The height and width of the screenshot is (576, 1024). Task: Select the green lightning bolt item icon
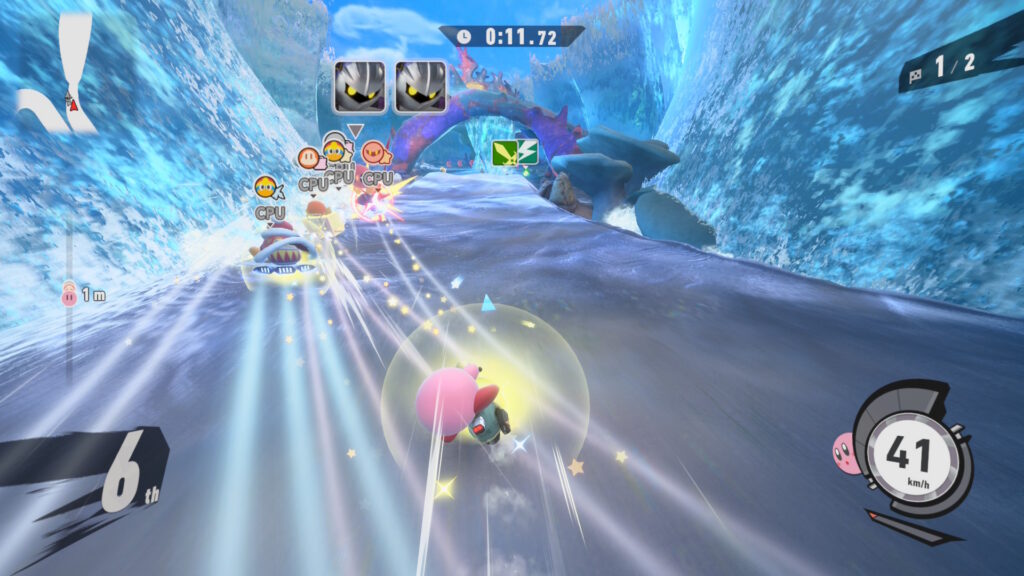click(x=515, y=152)
